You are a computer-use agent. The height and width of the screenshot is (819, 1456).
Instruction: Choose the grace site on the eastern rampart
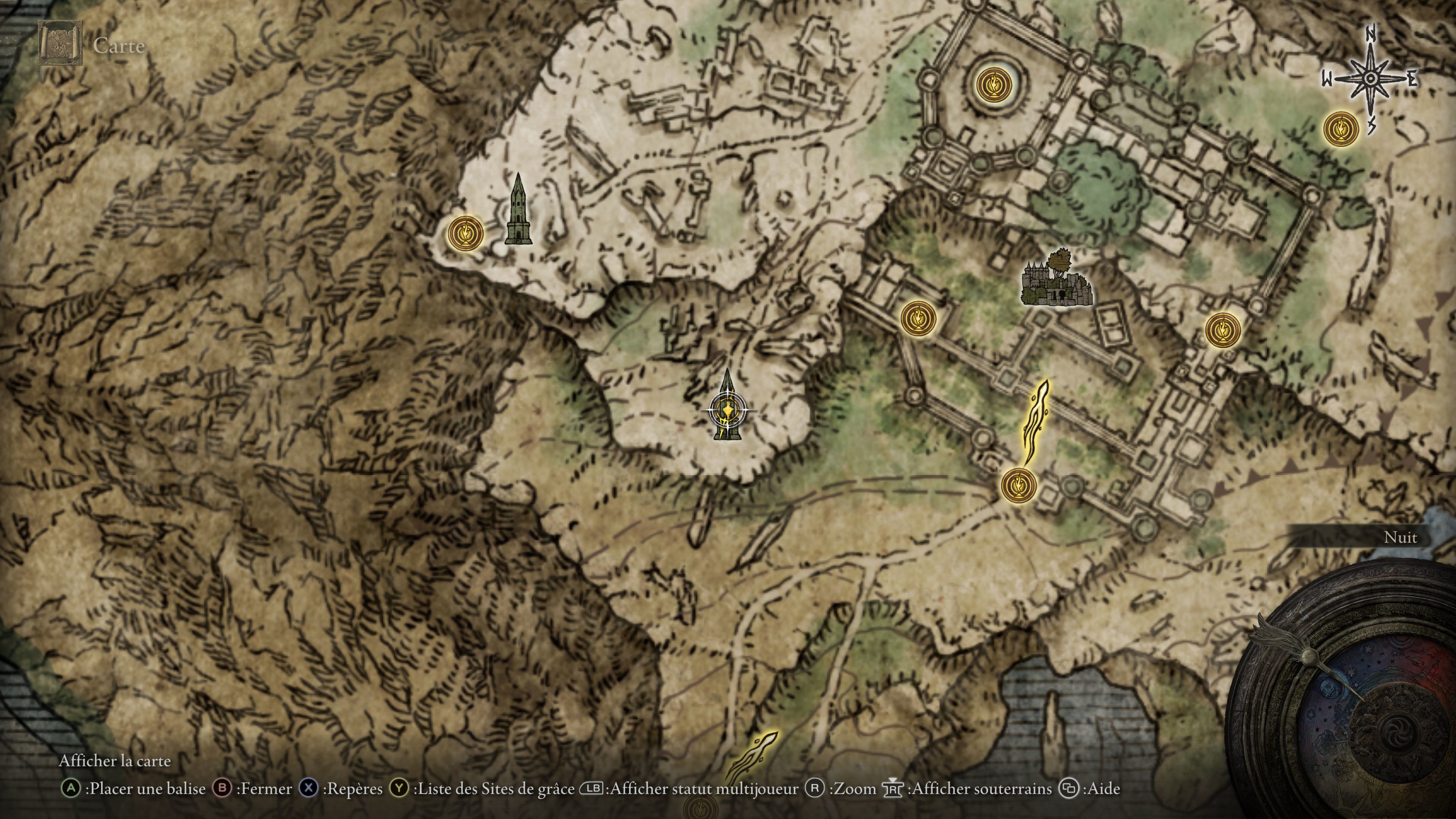pos(1222,329)
